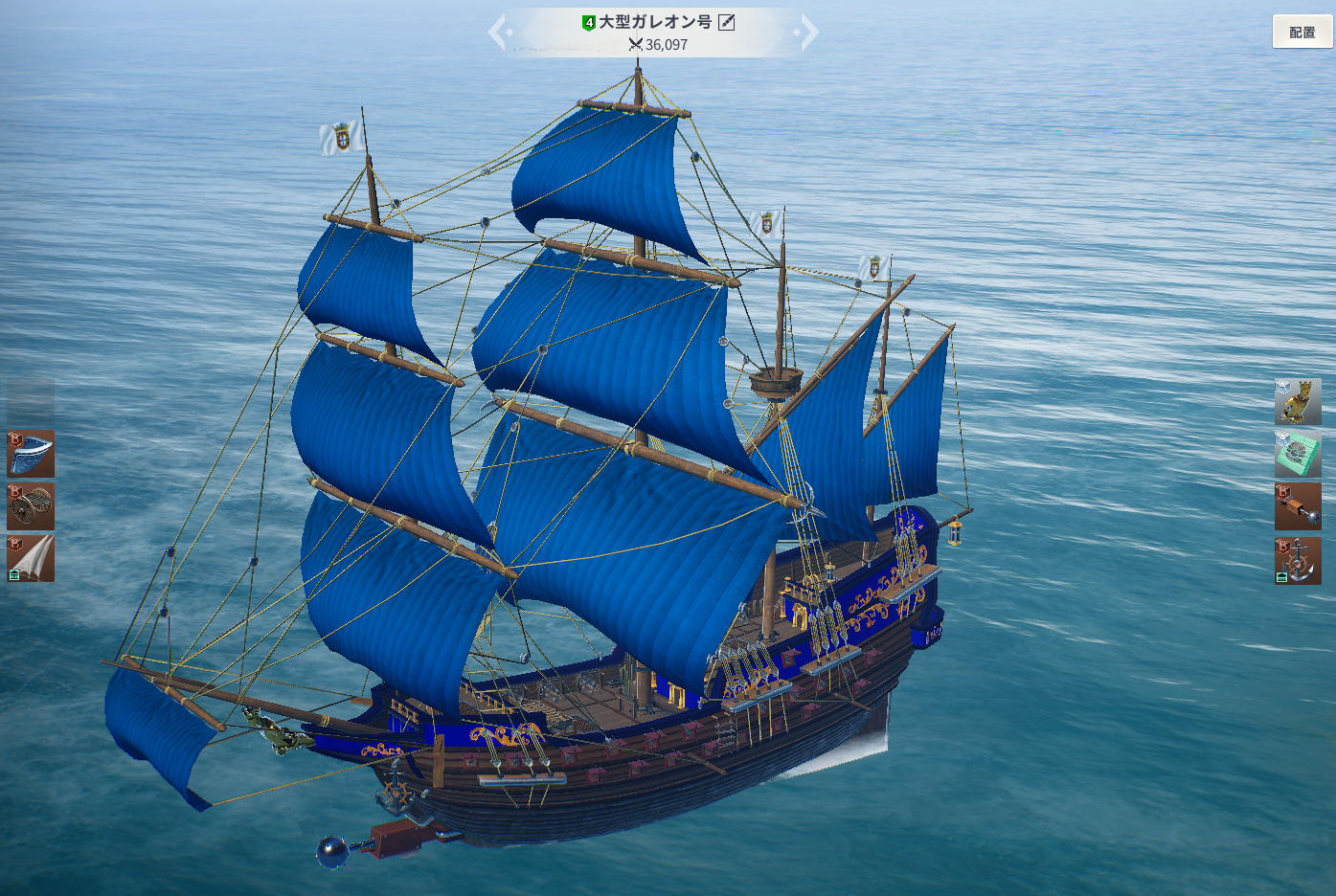
Task: Choose the anchor equipment slot
Action: pyautogui.click(x=1298, y=560)
